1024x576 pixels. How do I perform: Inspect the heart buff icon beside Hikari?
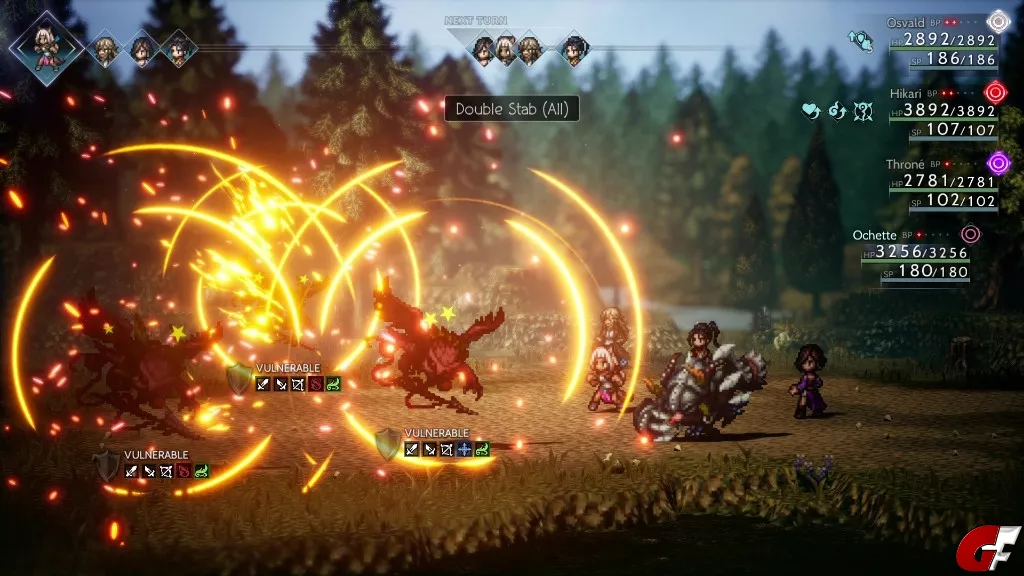(812, 111)
